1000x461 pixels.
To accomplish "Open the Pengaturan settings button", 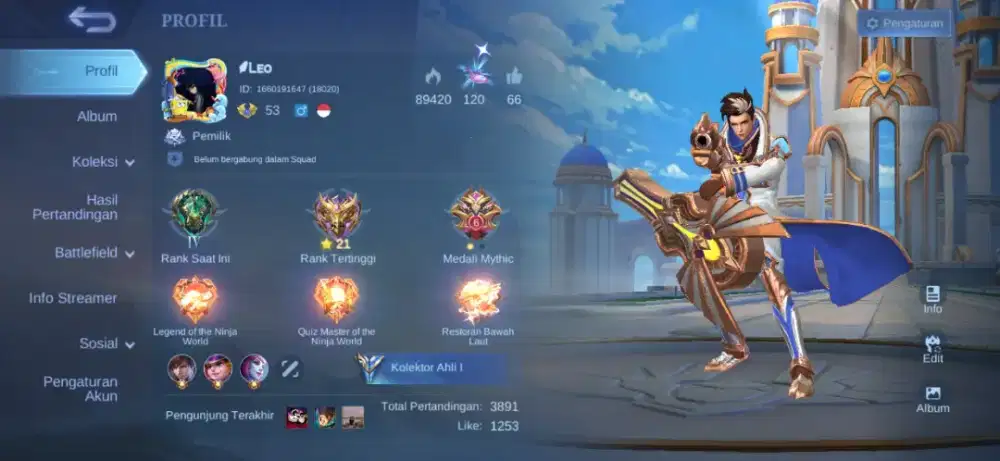I will click(x=904, y=23).
